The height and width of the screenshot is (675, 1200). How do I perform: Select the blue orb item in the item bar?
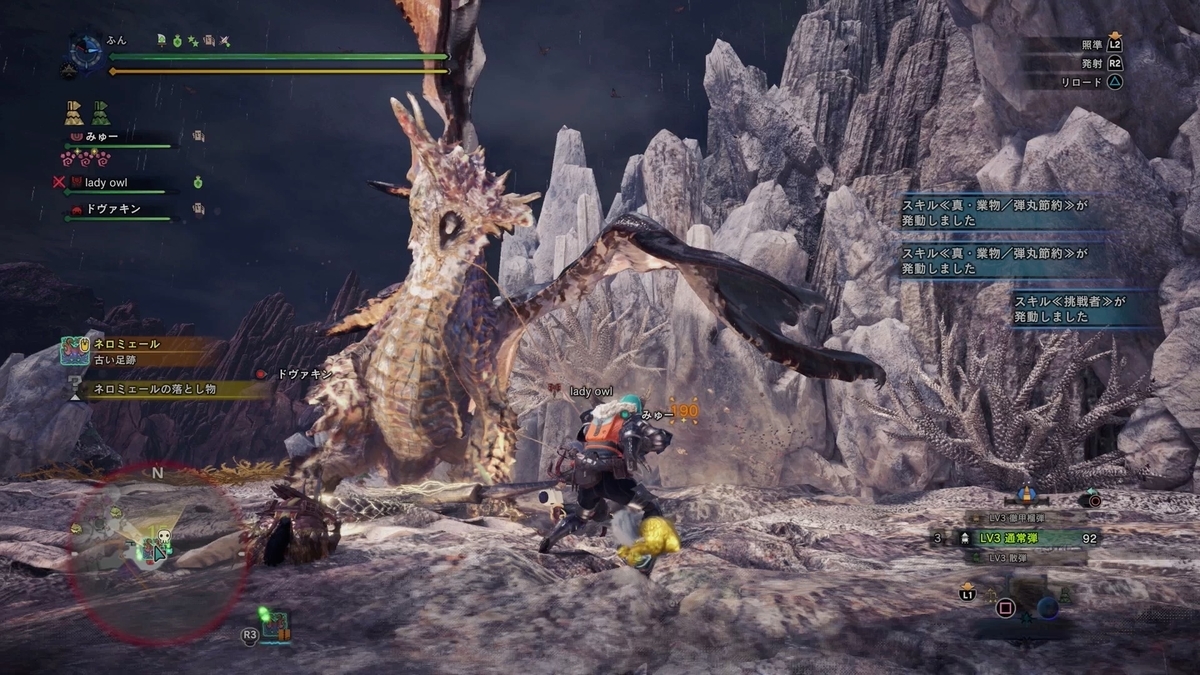tap(1047, 606)
